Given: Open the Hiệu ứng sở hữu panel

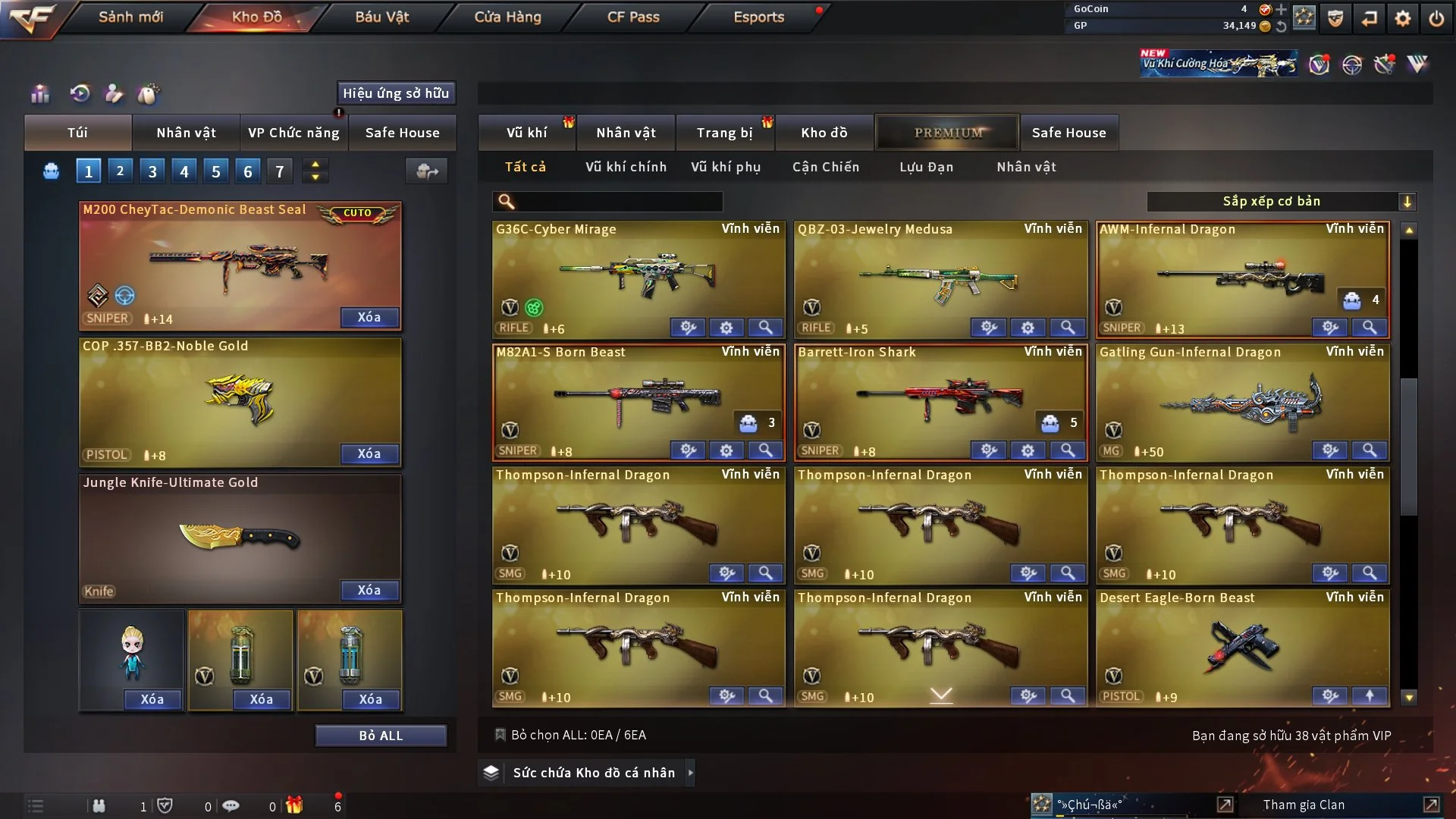Looking at the screenshot, I should click(x=396, y=93).
